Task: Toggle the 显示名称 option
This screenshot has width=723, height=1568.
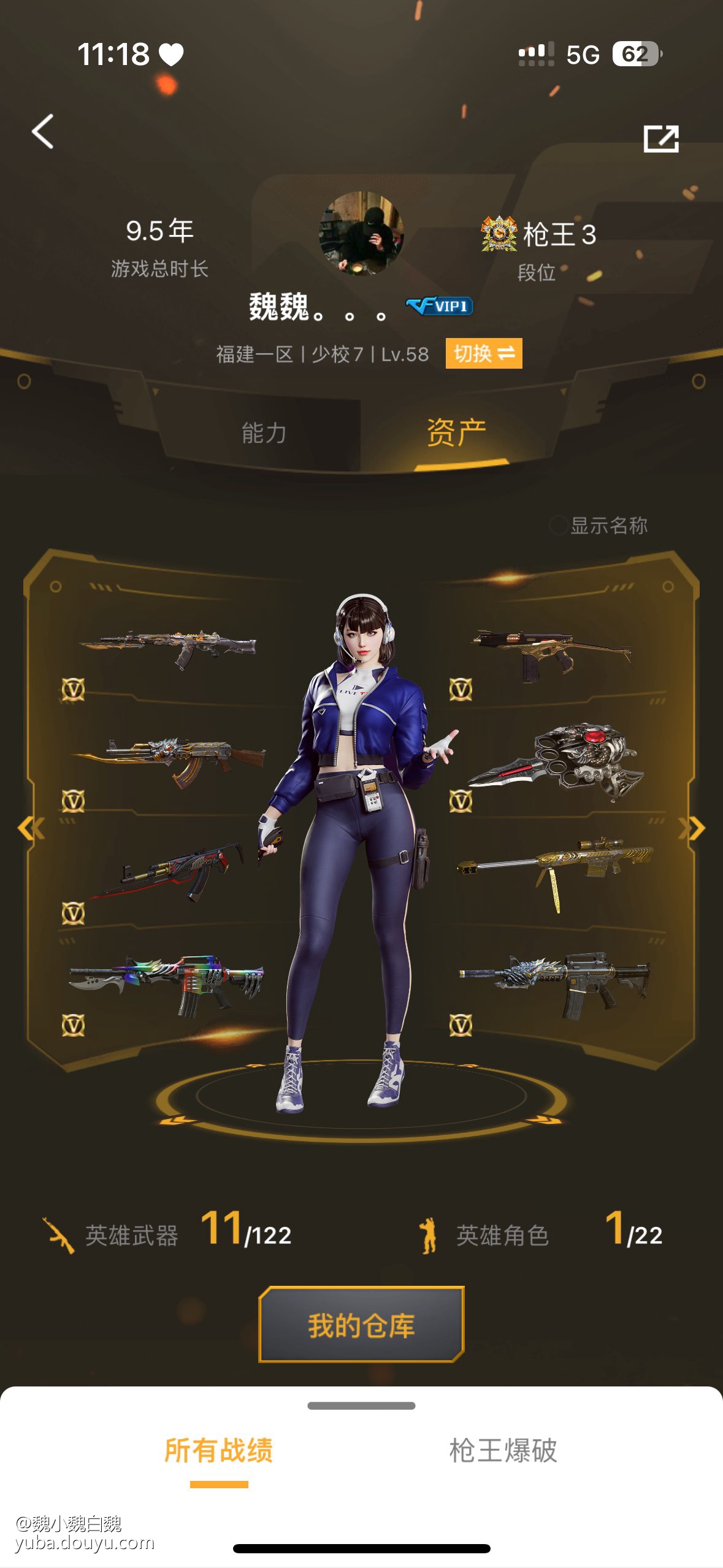Action: click(x=558, y=525)
